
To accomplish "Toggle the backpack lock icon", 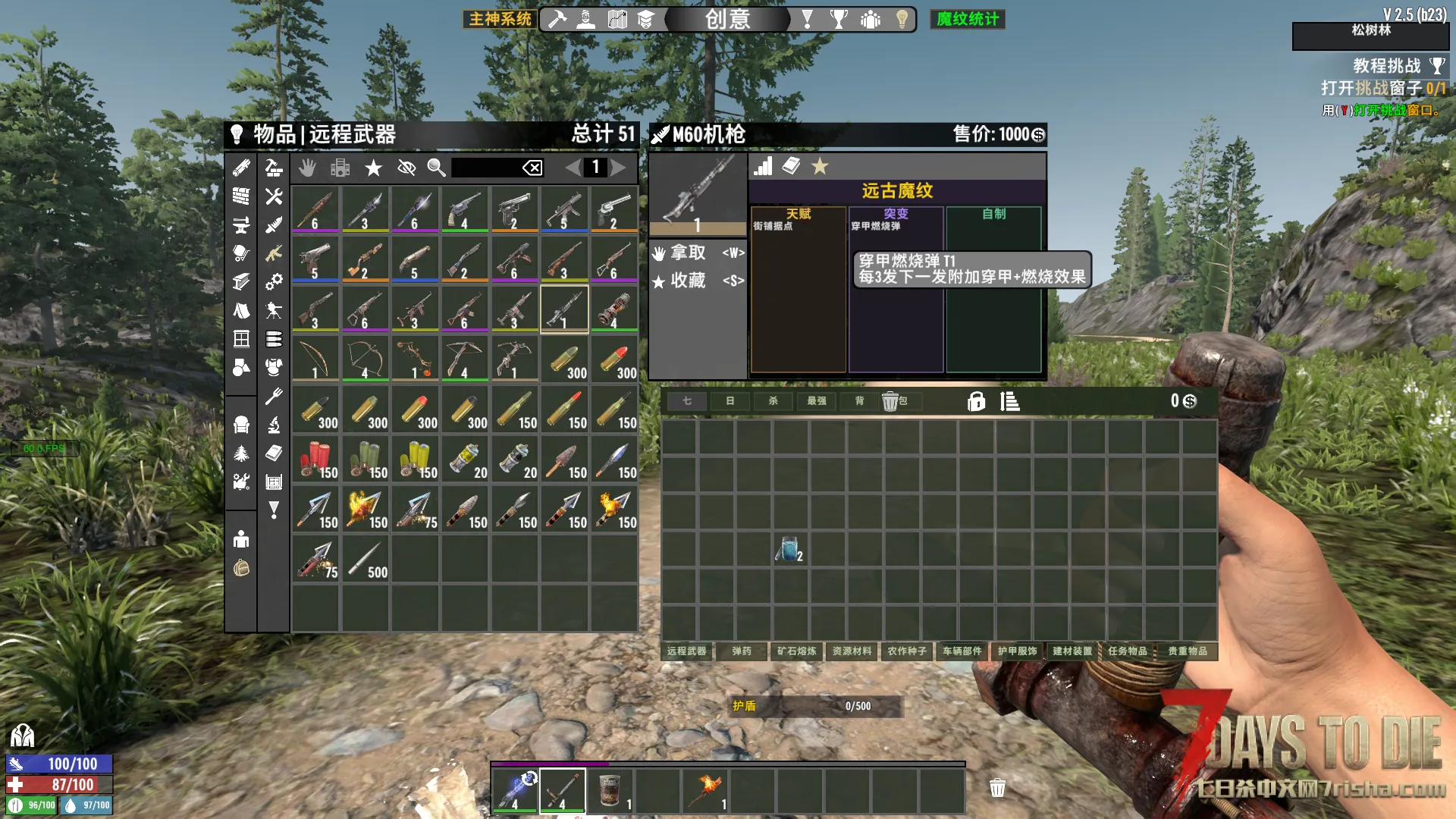I will (976, 401).
